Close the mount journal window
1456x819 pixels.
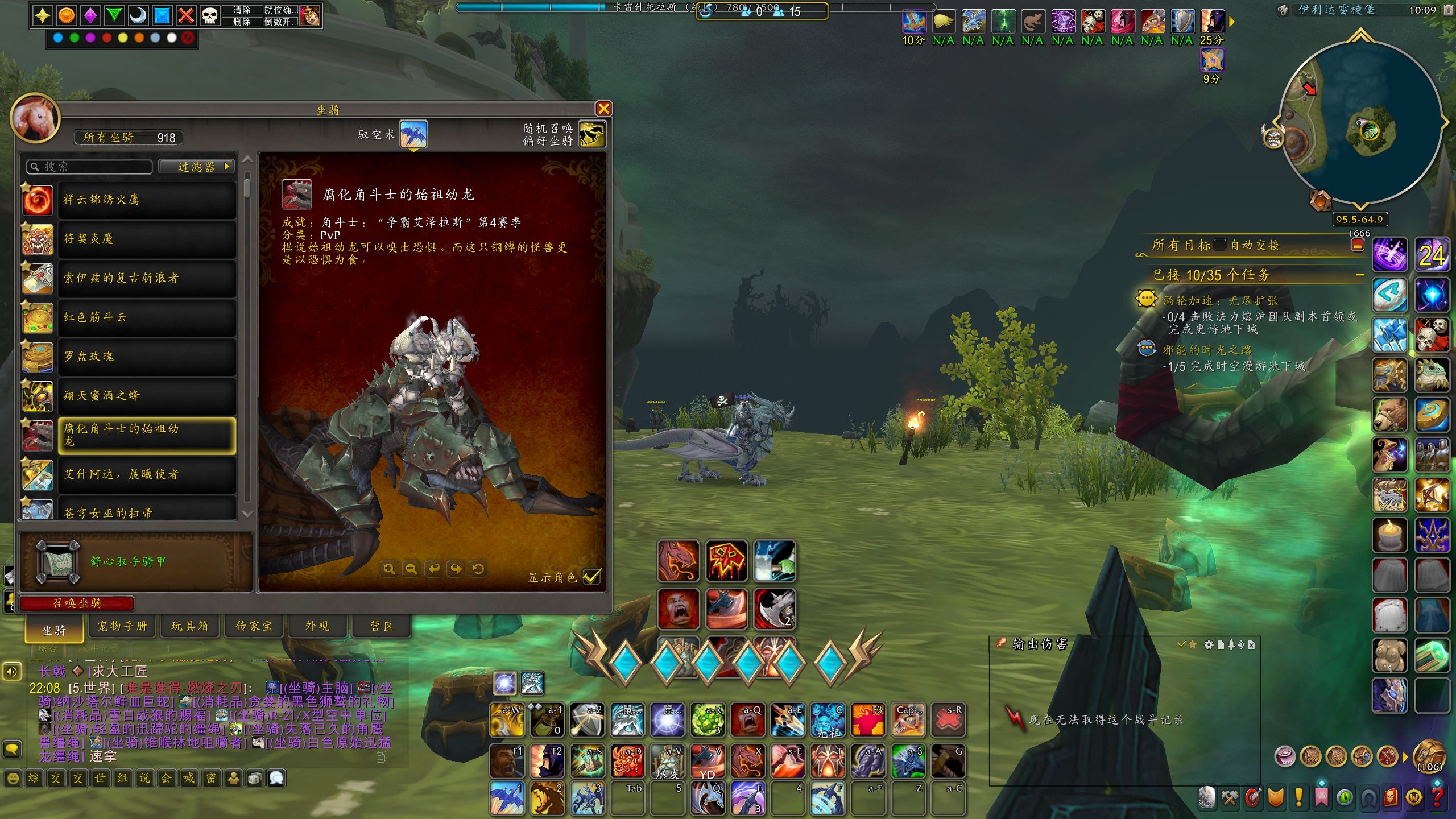pyautogui.click(x=603, y=109)
